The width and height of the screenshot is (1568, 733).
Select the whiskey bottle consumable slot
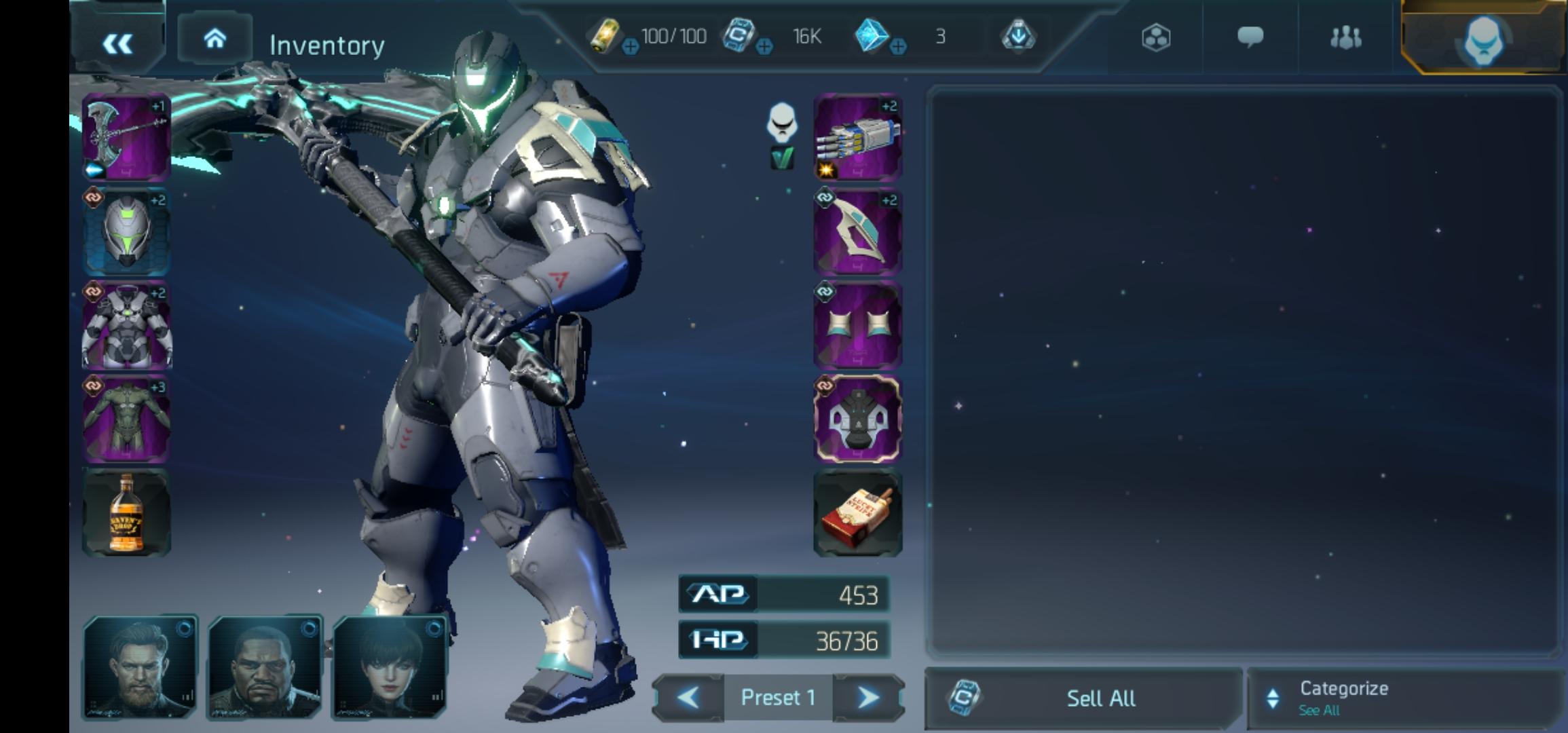[x=126, y=512]
